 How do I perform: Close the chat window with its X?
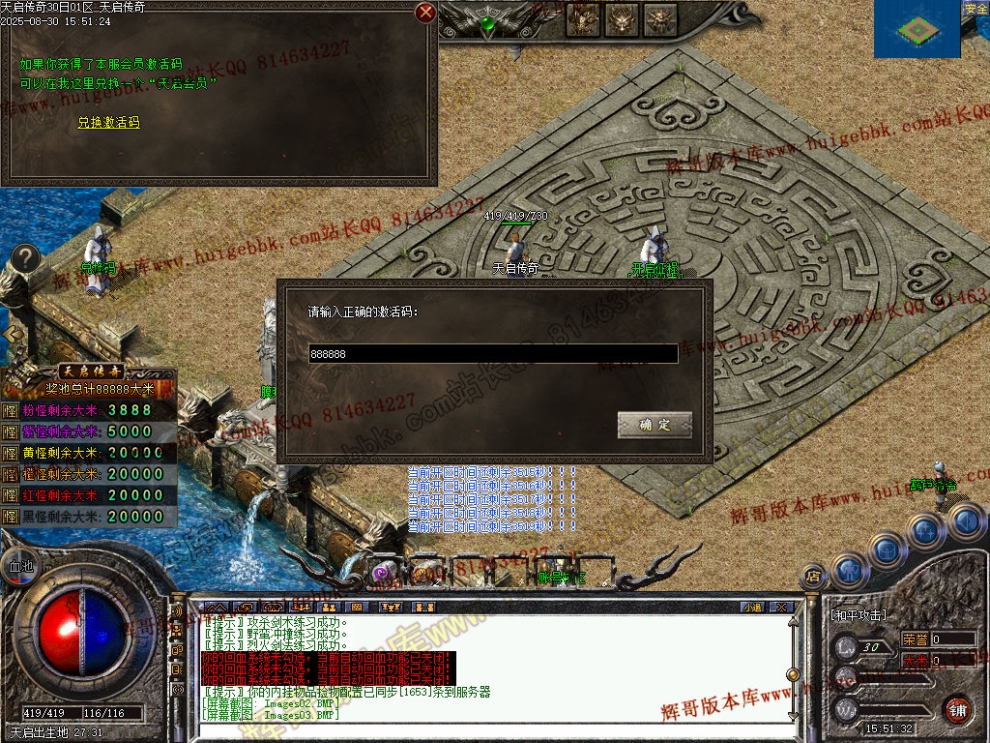[x=783, y=607]
